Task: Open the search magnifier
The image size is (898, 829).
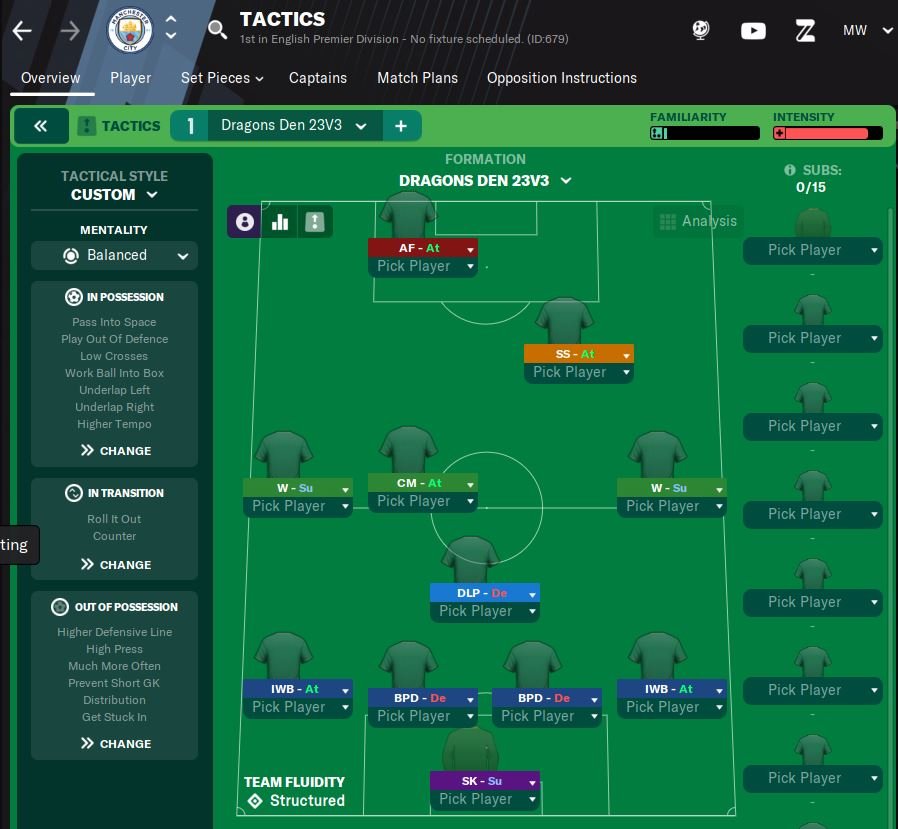Action: [217, 30]
